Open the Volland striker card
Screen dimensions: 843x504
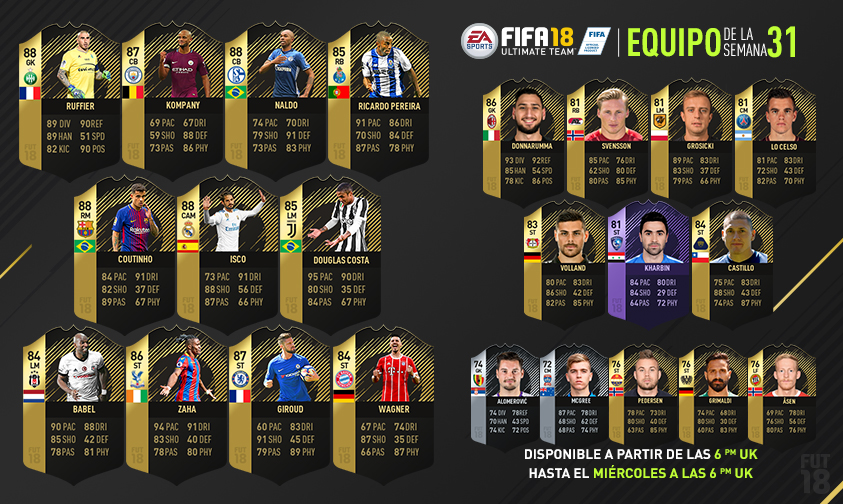[566, 262]
